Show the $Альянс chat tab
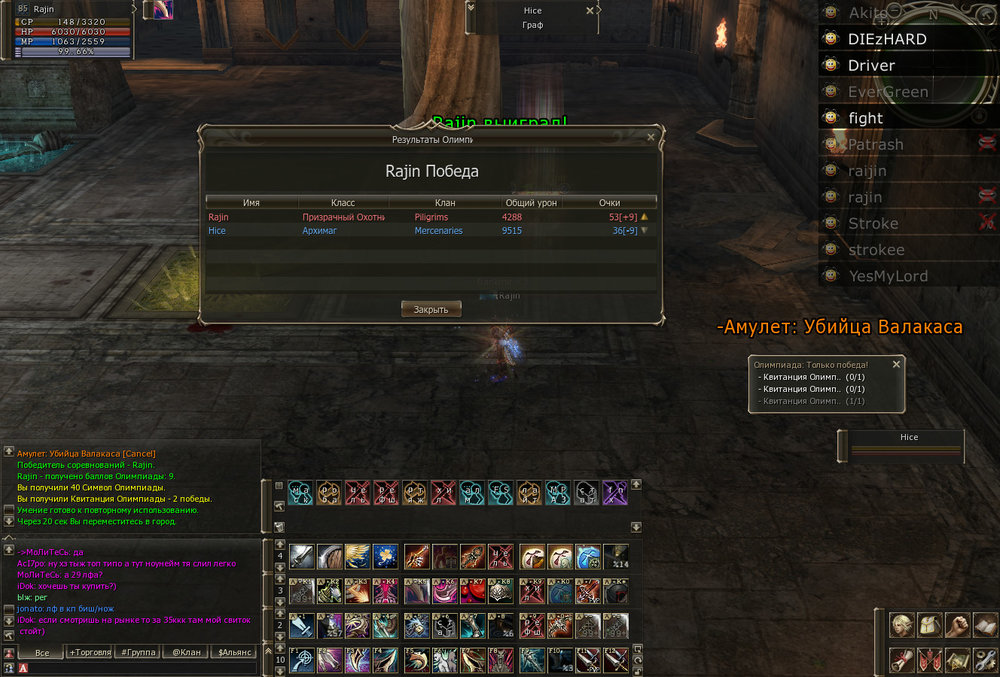 point(230,652)
